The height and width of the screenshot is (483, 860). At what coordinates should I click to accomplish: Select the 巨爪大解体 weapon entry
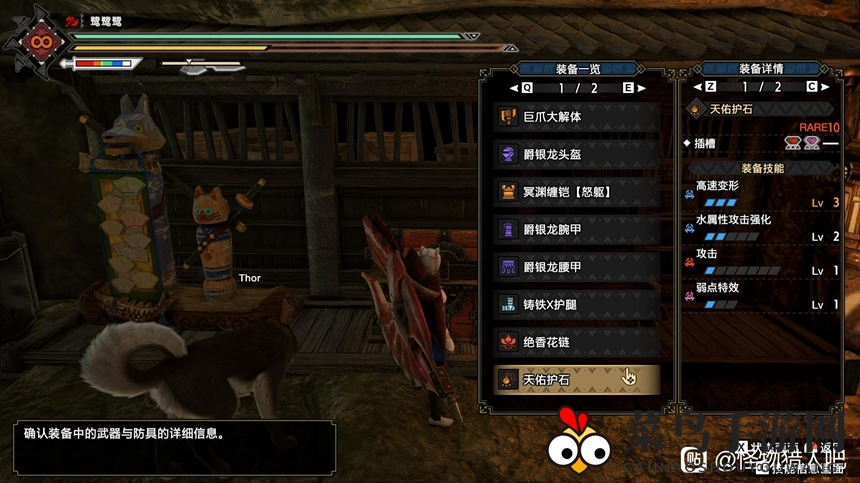(576, 117)
